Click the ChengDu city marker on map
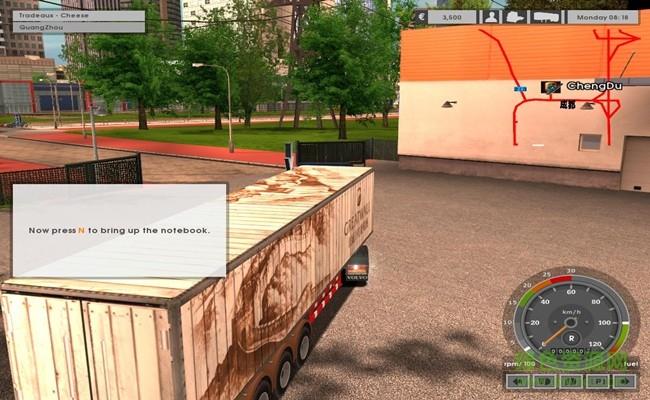Viewport: 650px width, 400px height. 549,87
